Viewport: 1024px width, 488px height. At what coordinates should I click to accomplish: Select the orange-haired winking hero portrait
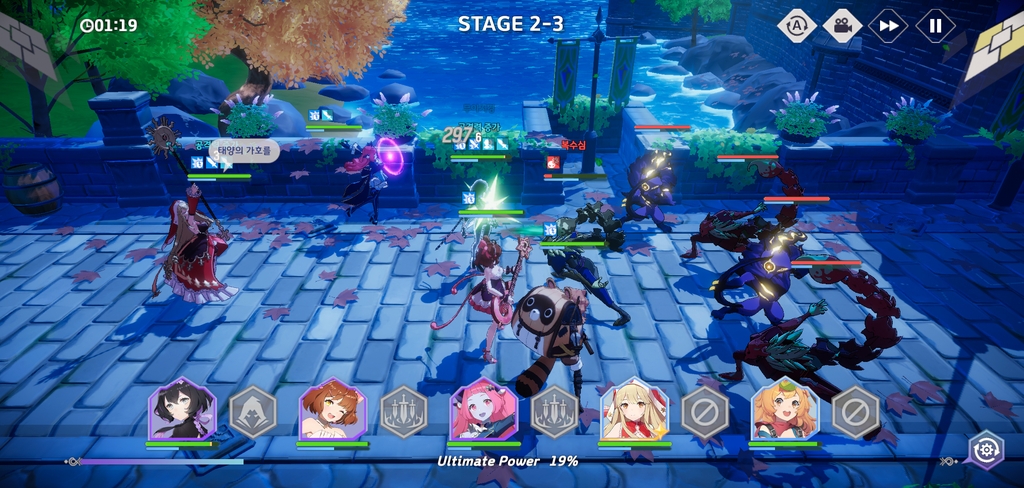(x=333, y=409)
